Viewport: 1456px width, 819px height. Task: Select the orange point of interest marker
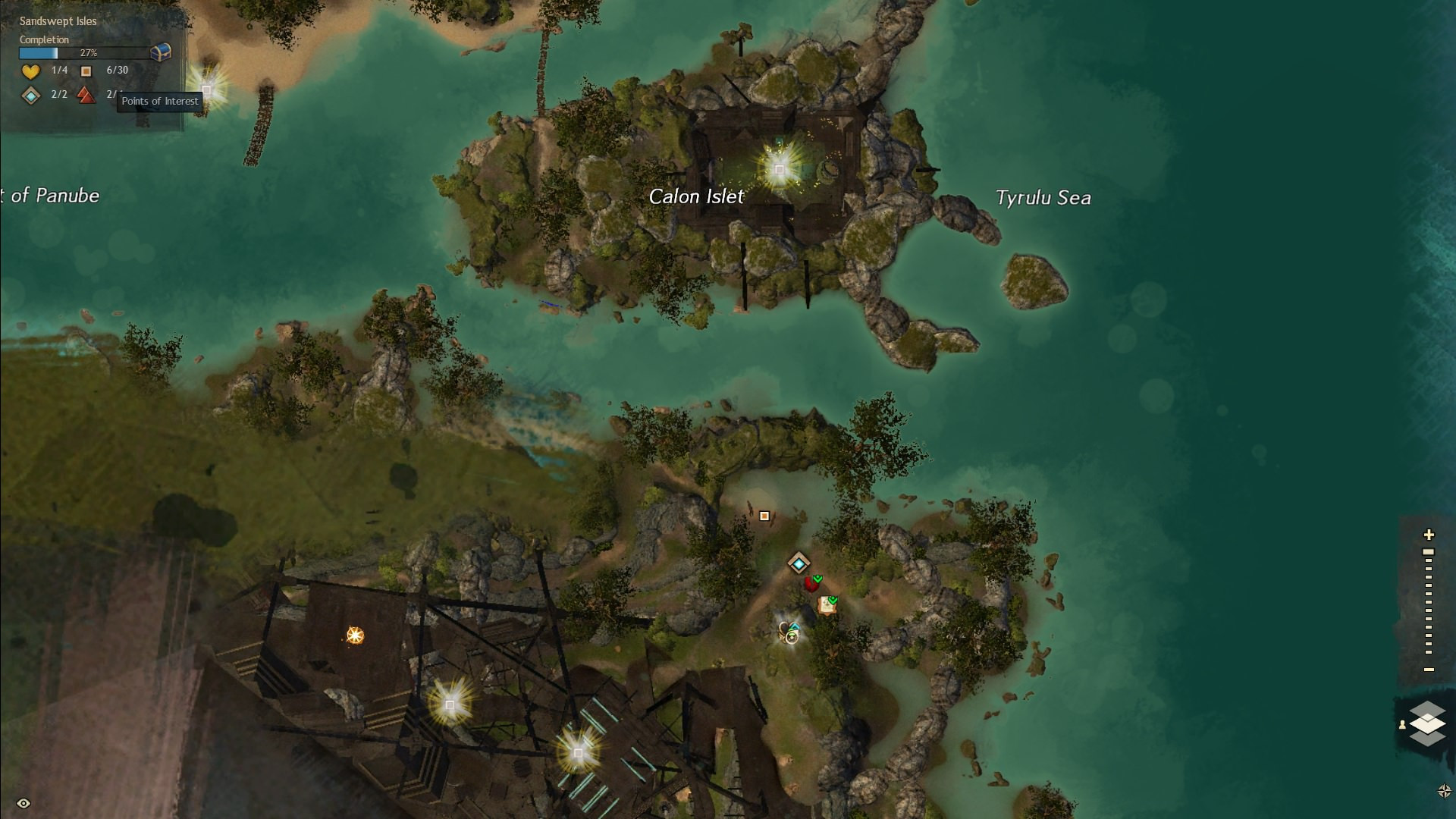(764, 516)
